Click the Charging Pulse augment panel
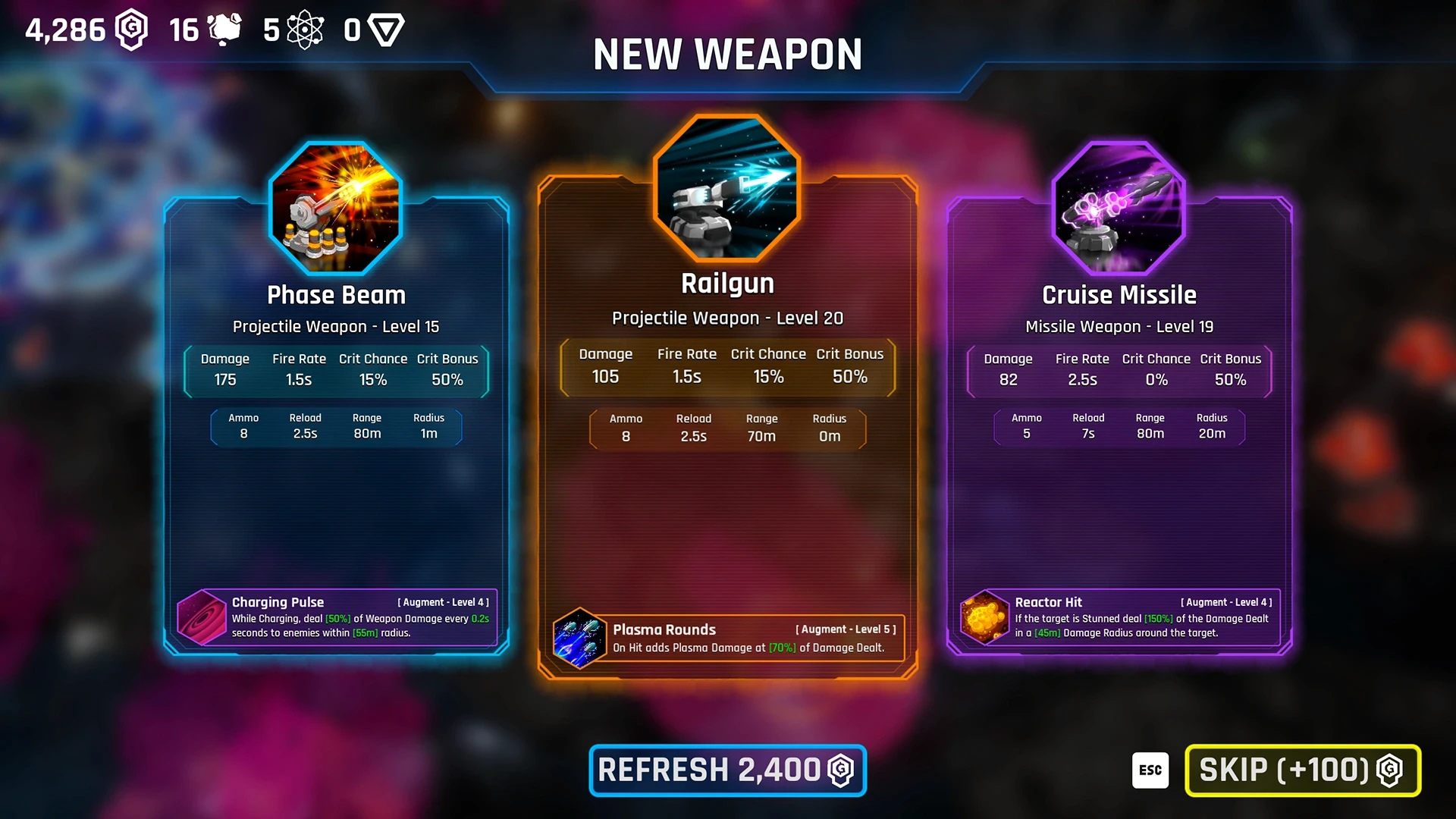This screenshot has width=1456, height=819. tap(337, 617)
